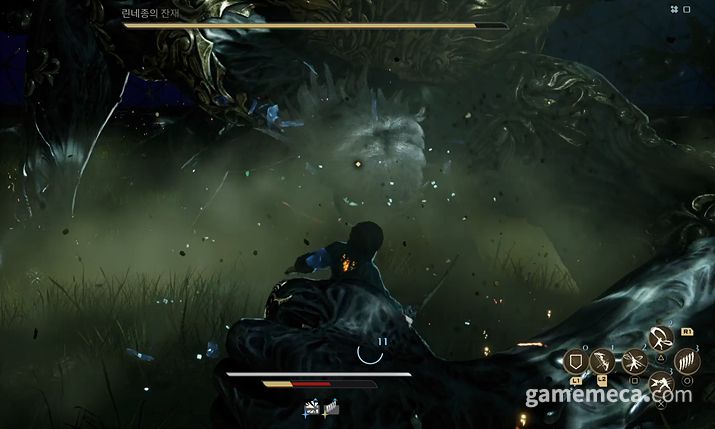Click the small square icon at top-right
Viewport: 715px width, 429px height.
coord(686,9)
